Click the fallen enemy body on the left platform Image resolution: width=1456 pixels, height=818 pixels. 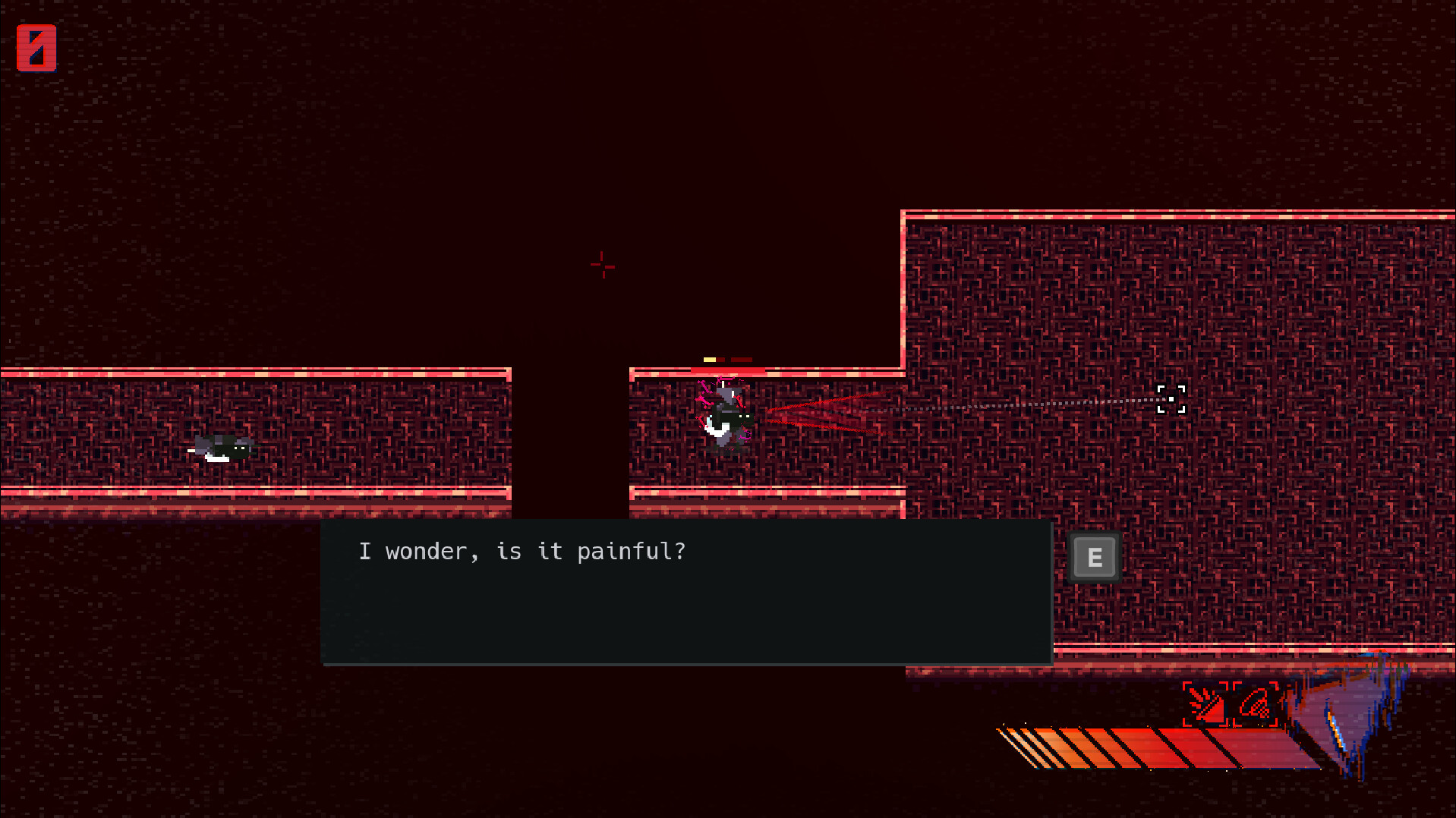[222, 448]
